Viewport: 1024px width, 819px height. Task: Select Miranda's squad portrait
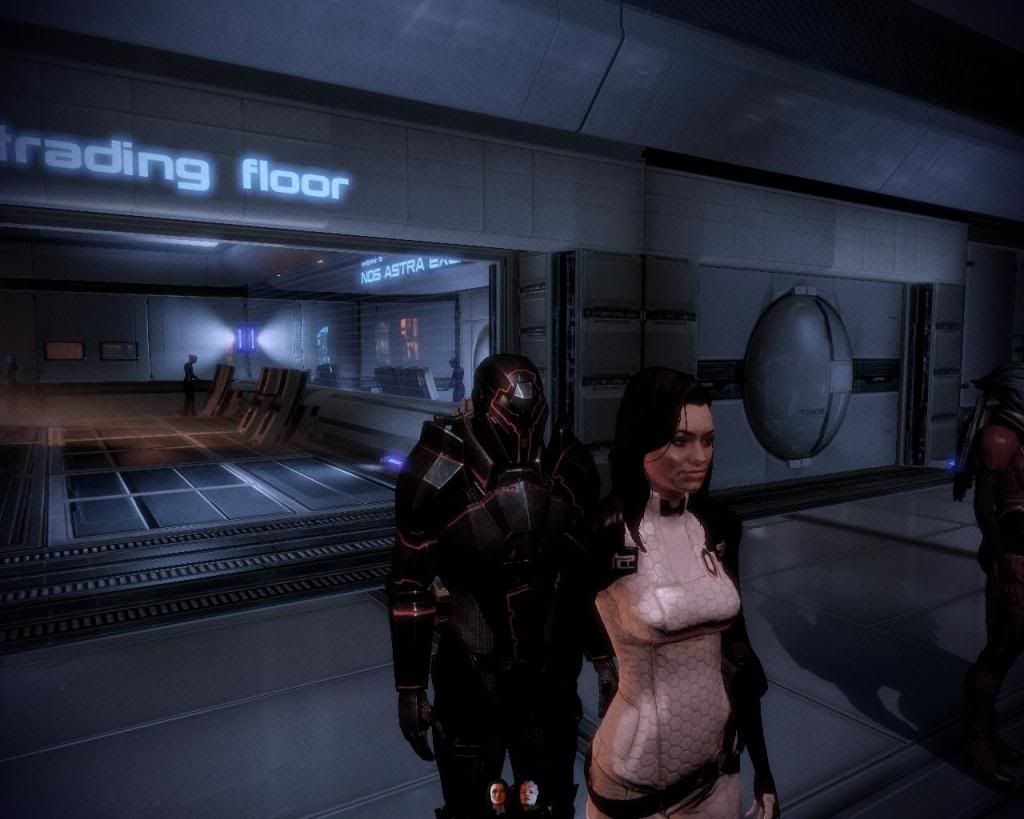point(497,795)
